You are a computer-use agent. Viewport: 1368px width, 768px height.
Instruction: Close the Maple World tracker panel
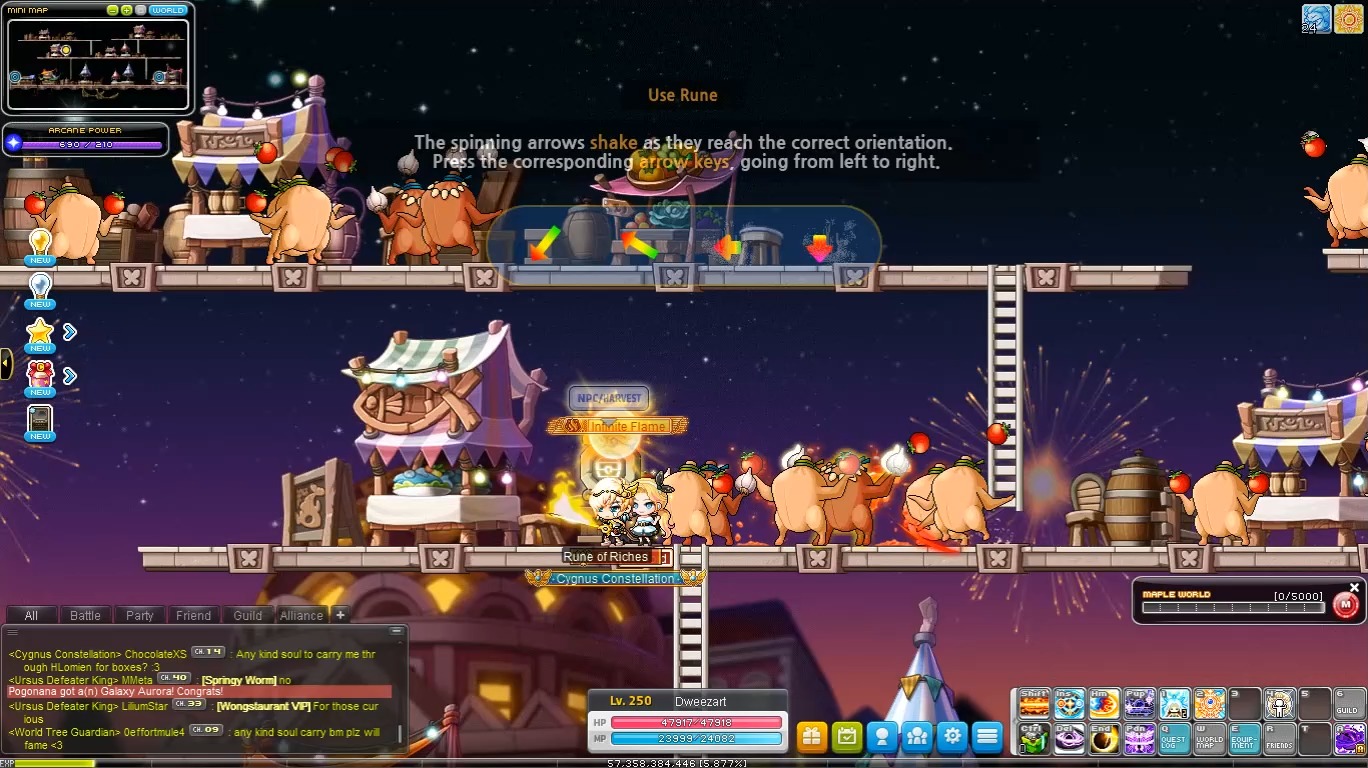1355,588
